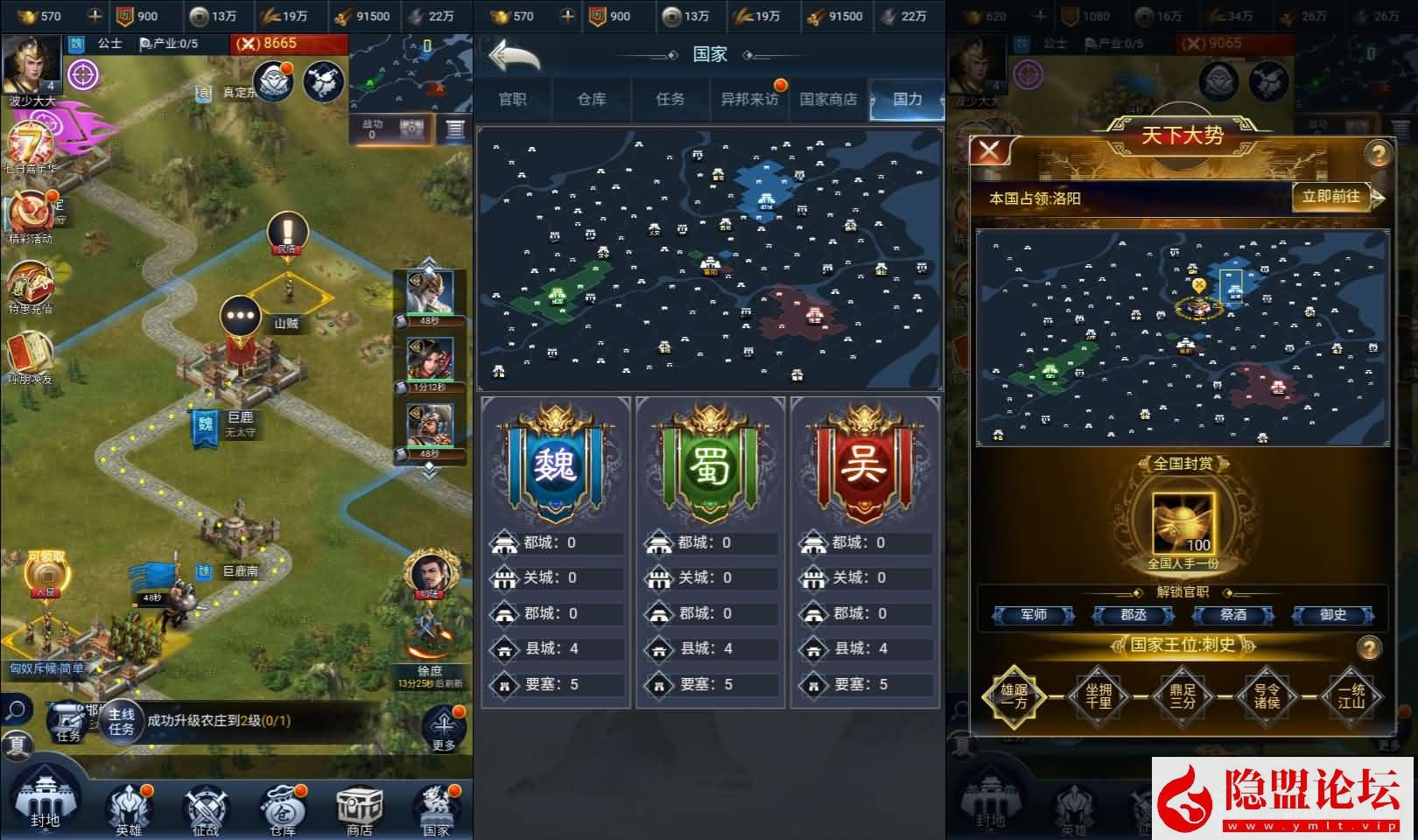
Task: Select the 蜀 faction banner
Action: click(710, 464)
